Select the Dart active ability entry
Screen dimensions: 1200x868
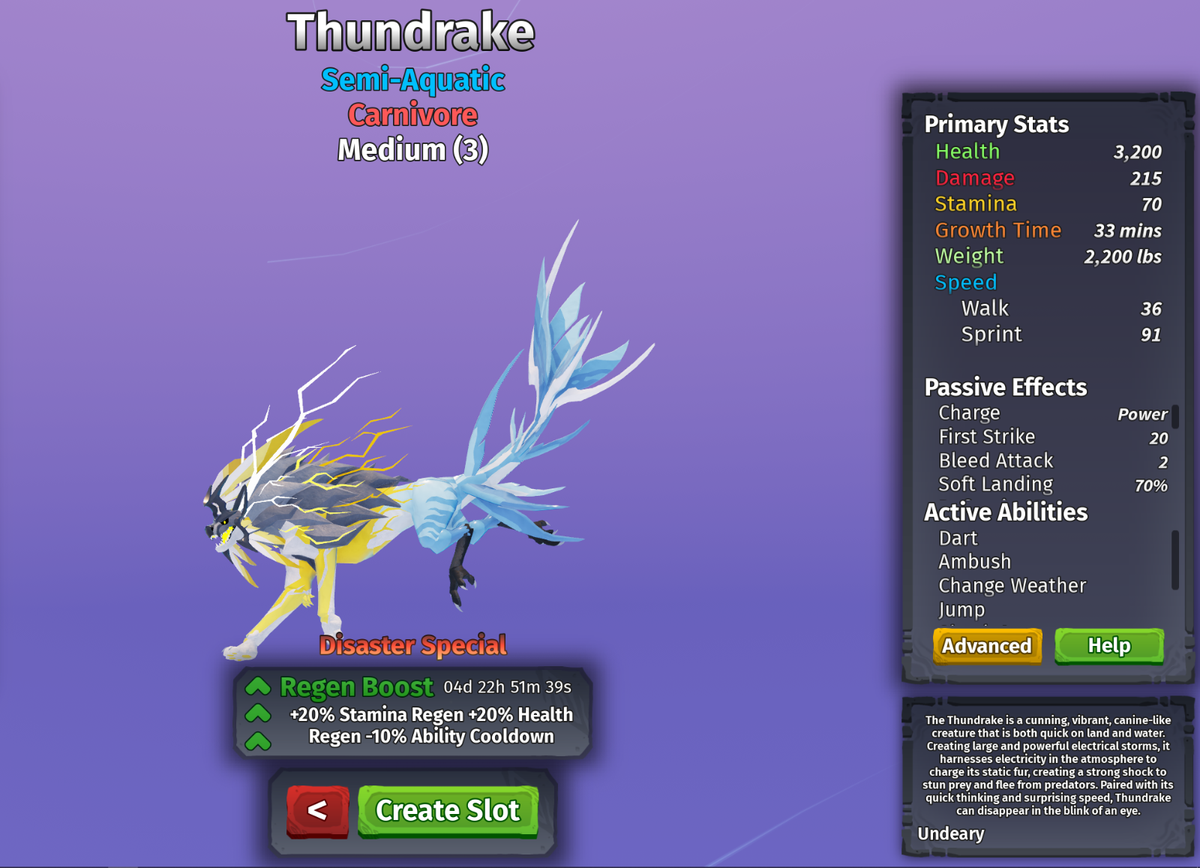(x=958, y=538)
